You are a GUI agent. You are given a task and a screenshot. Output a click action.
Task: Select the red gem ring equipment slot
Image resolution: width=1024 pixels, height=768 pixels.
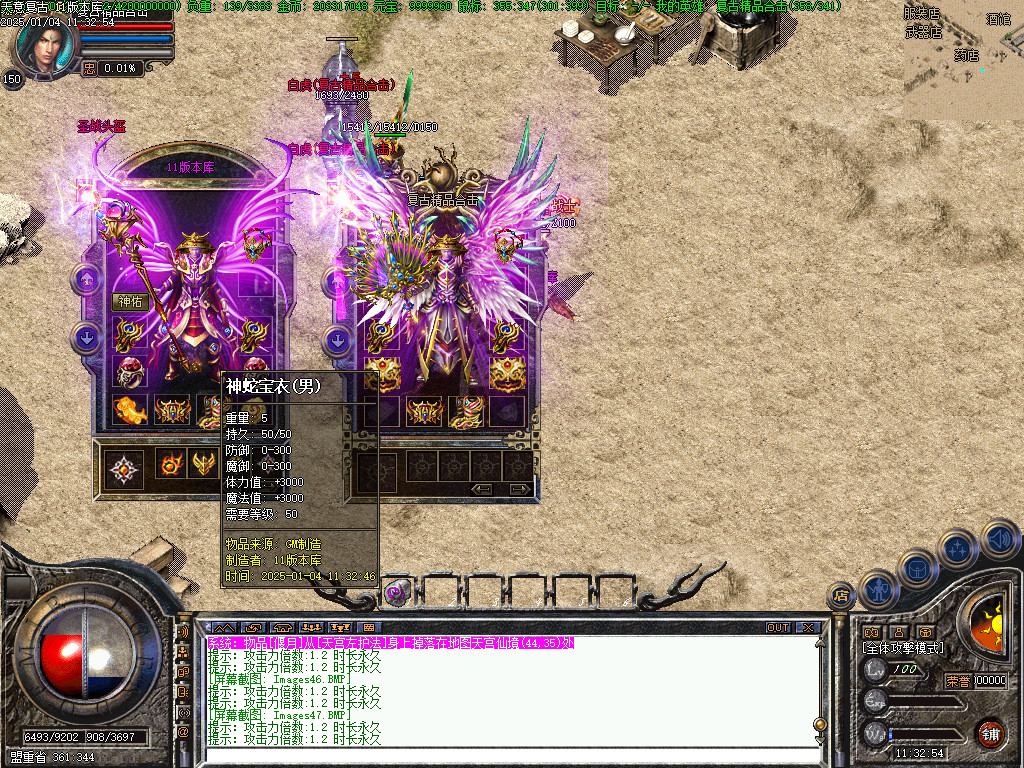click(x=131, y=372)
